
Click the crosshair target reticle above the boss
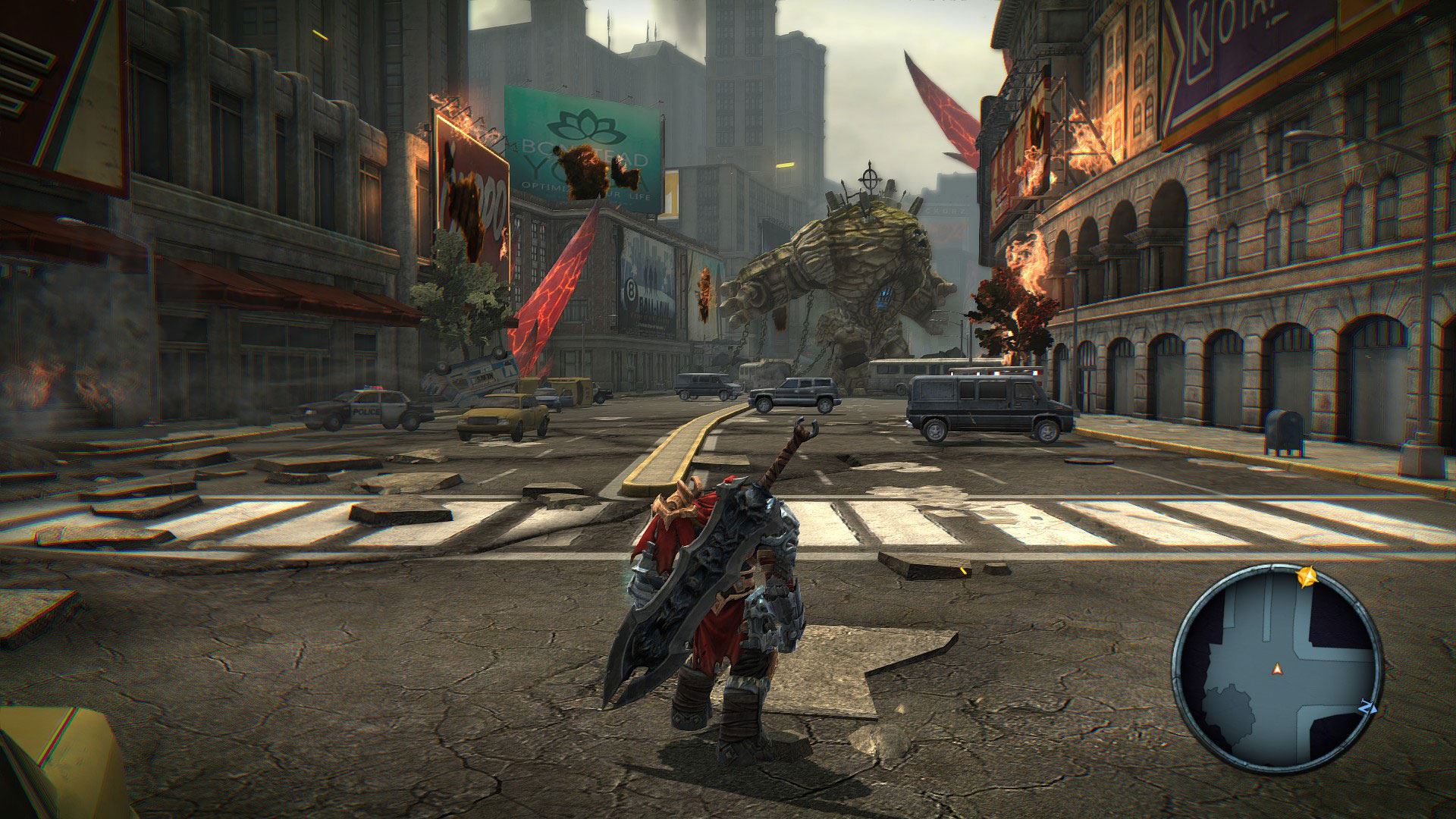[870, 179]
